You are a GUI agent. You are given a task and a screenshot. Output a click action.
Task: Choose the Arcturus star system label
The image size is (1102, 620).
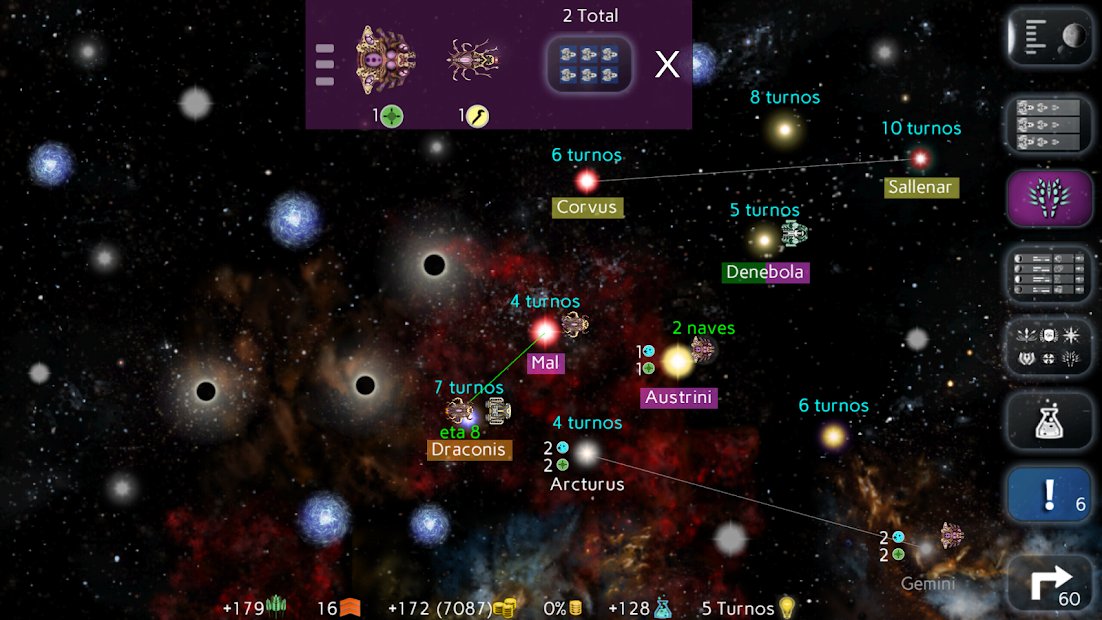[587, 484]
